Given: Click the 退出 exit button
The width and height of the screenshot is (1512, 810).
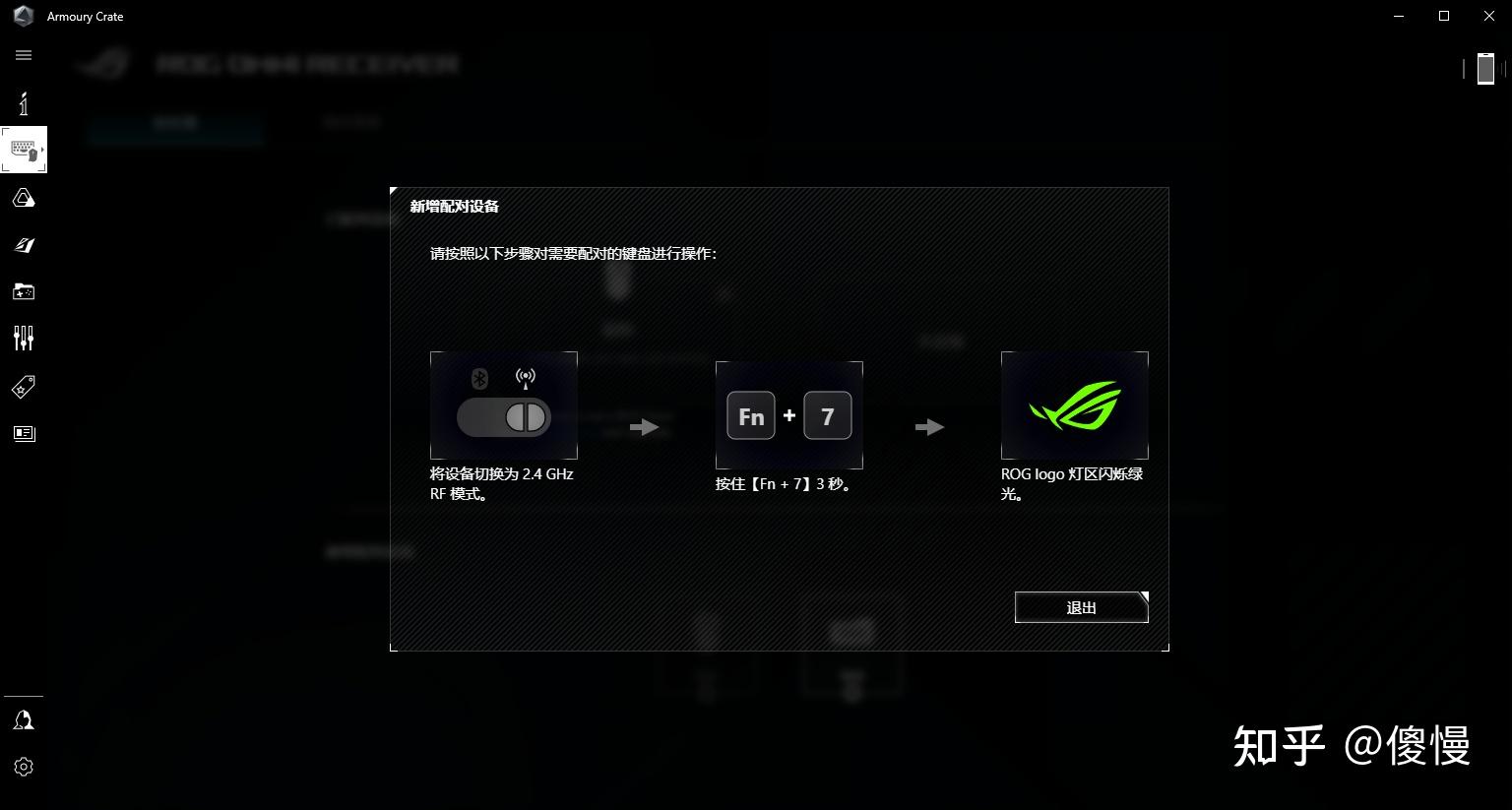Looking at the screenshot, I should (1081, 607).
